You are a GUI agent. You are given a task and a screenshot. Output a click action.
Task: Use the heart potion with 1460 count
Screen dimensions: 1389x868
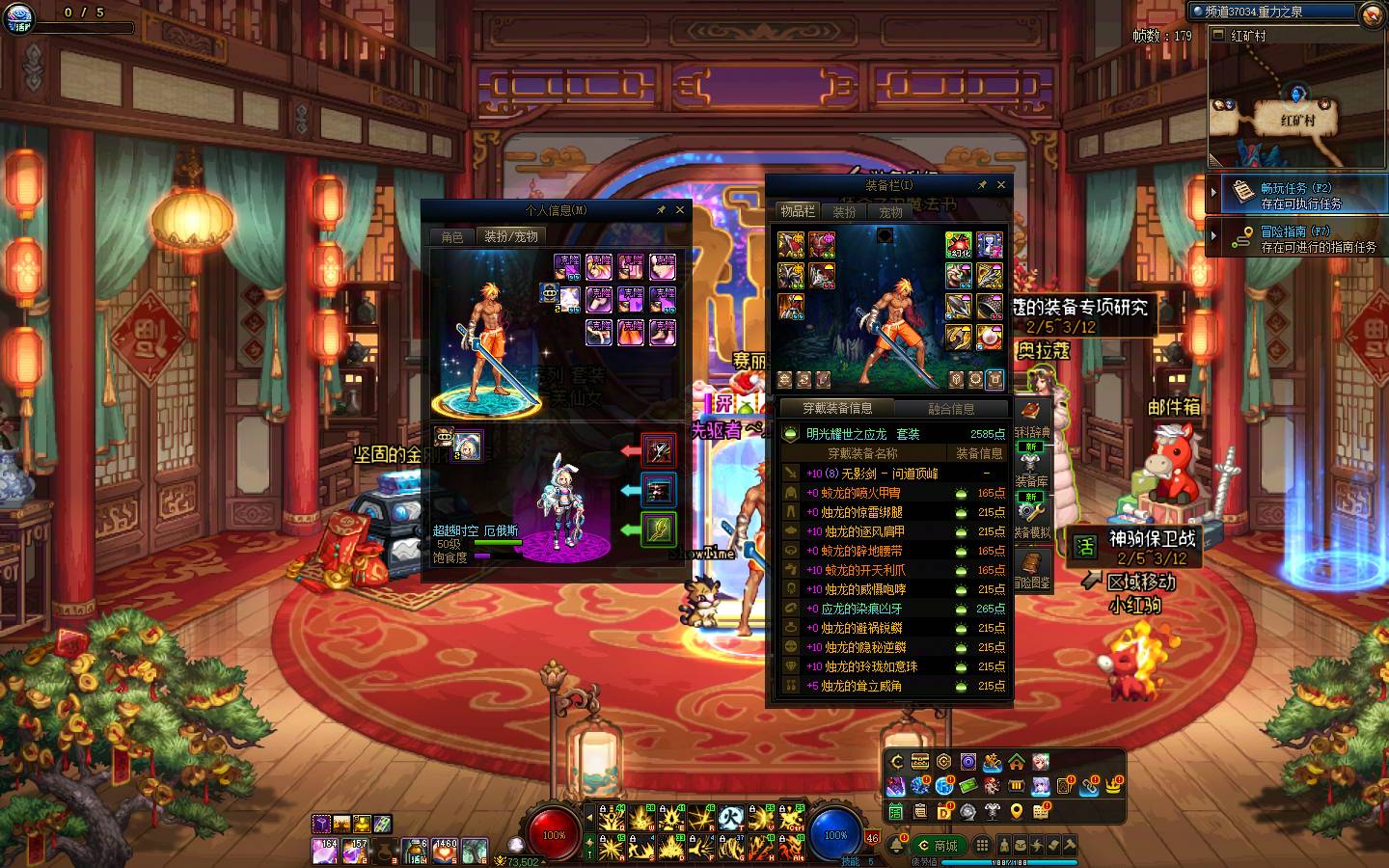coord(445,851)
